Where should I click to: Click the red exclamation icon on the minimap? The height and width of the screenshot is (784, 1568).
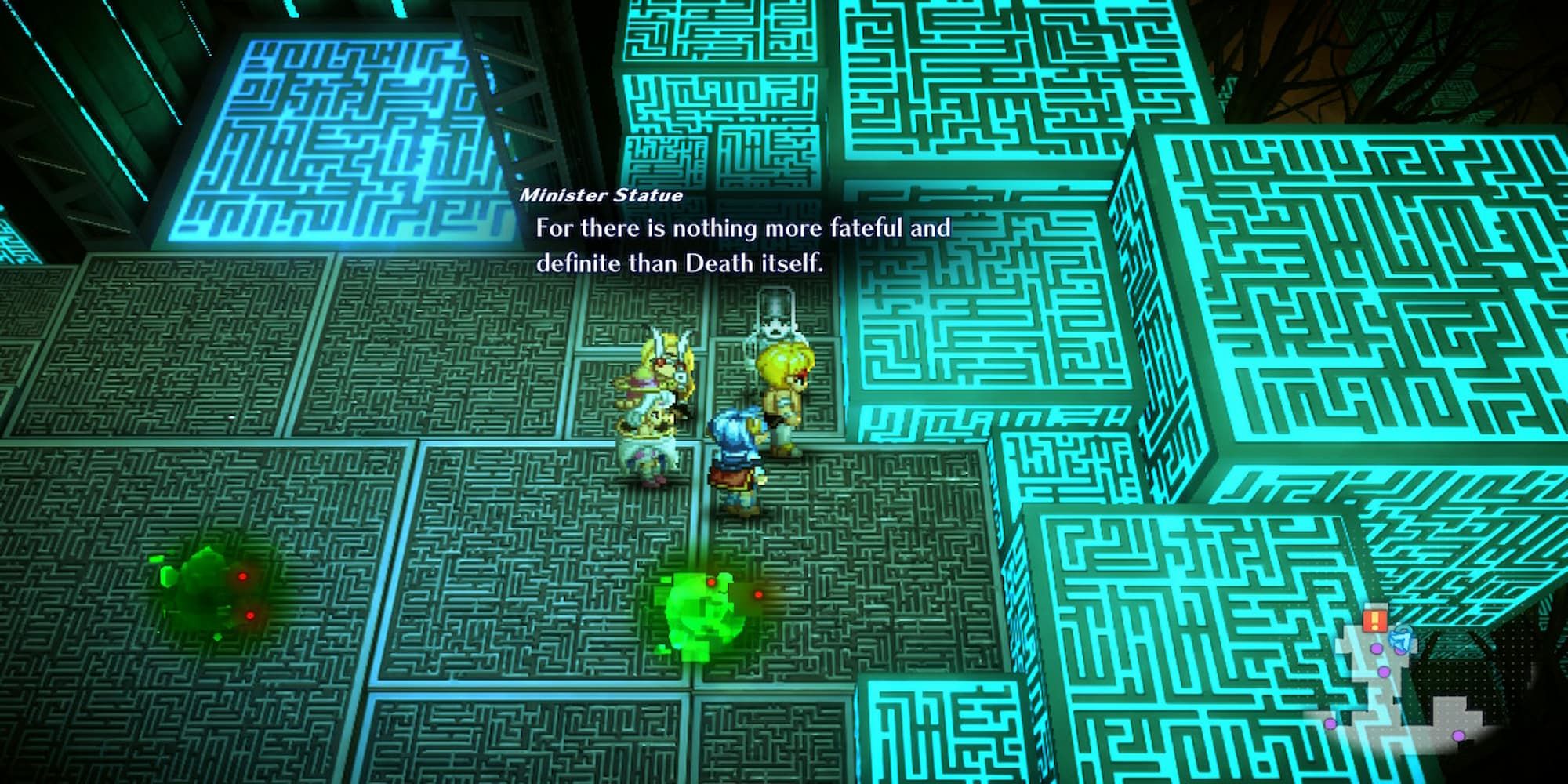tap(1377, 619)
